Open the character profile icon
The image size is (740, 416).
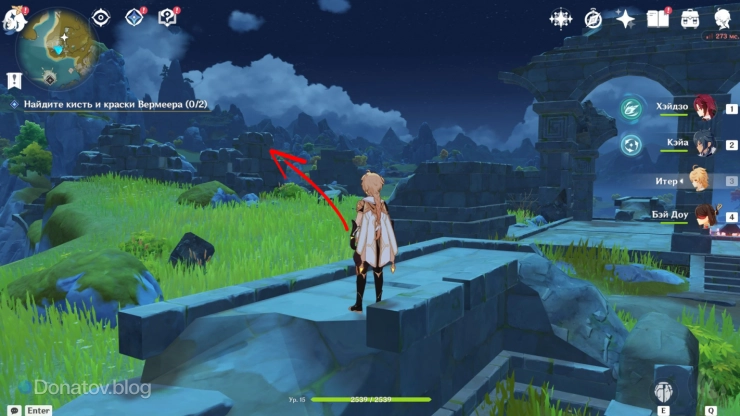[x=722, y=19]
